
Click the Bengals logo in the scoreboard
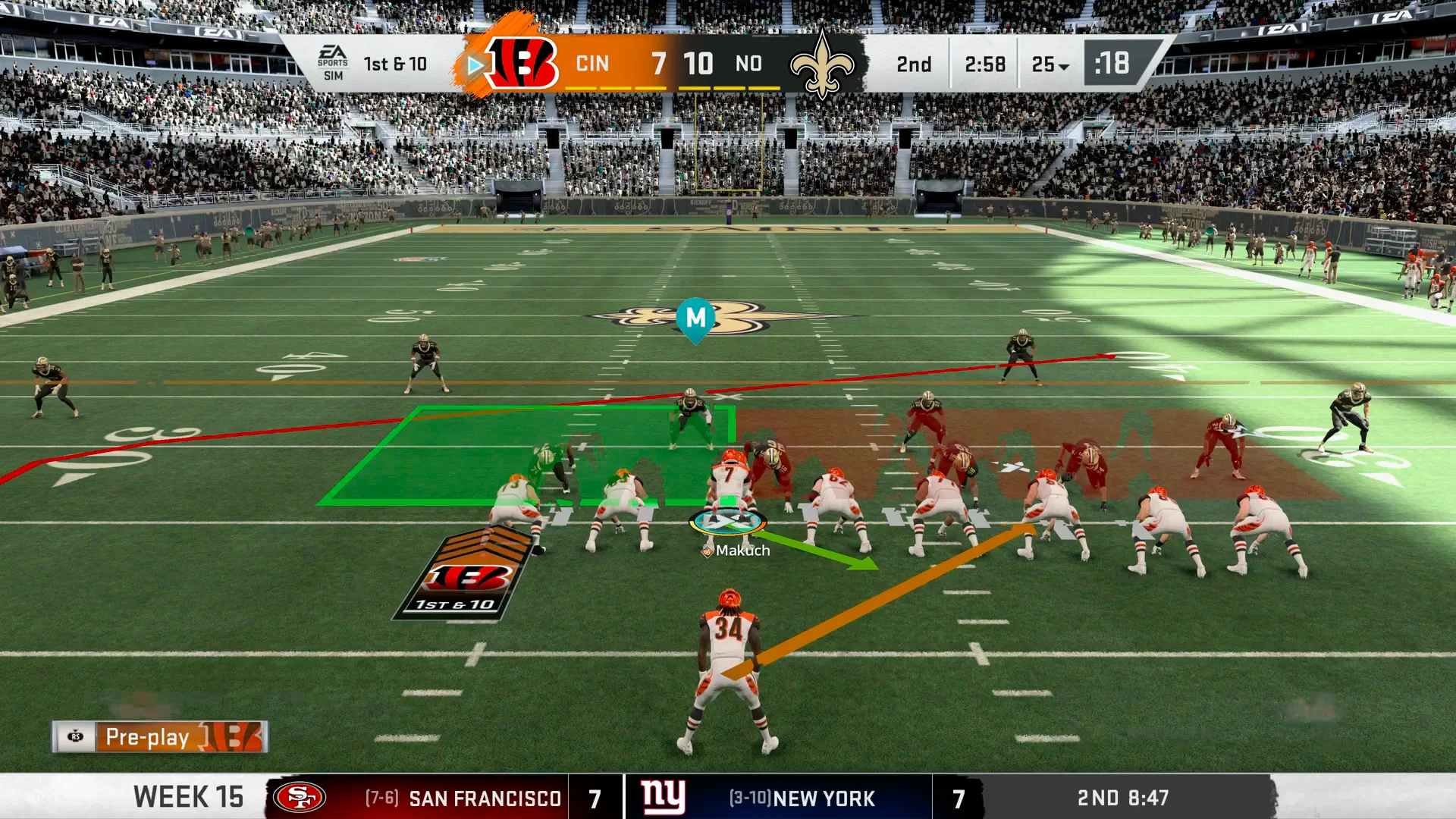[x=522, y=64]
